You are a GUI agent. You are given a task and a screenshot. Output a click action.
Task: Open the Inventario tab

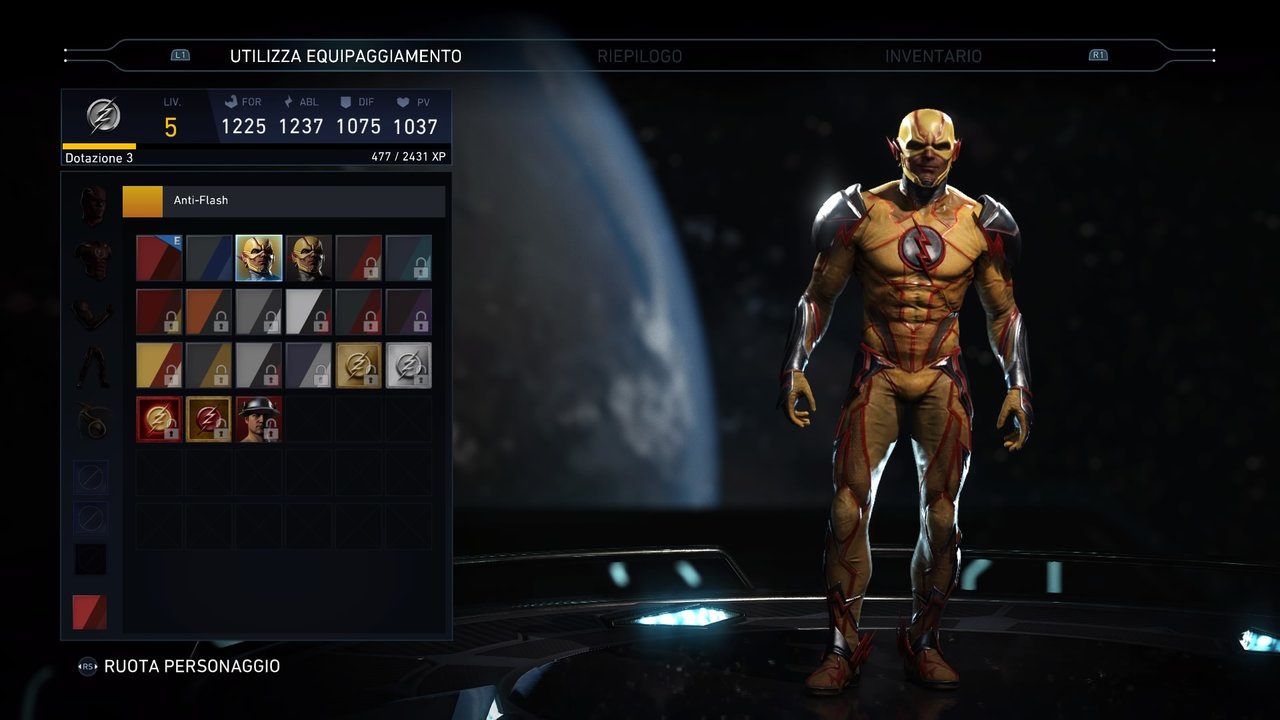tap(933, 56)
